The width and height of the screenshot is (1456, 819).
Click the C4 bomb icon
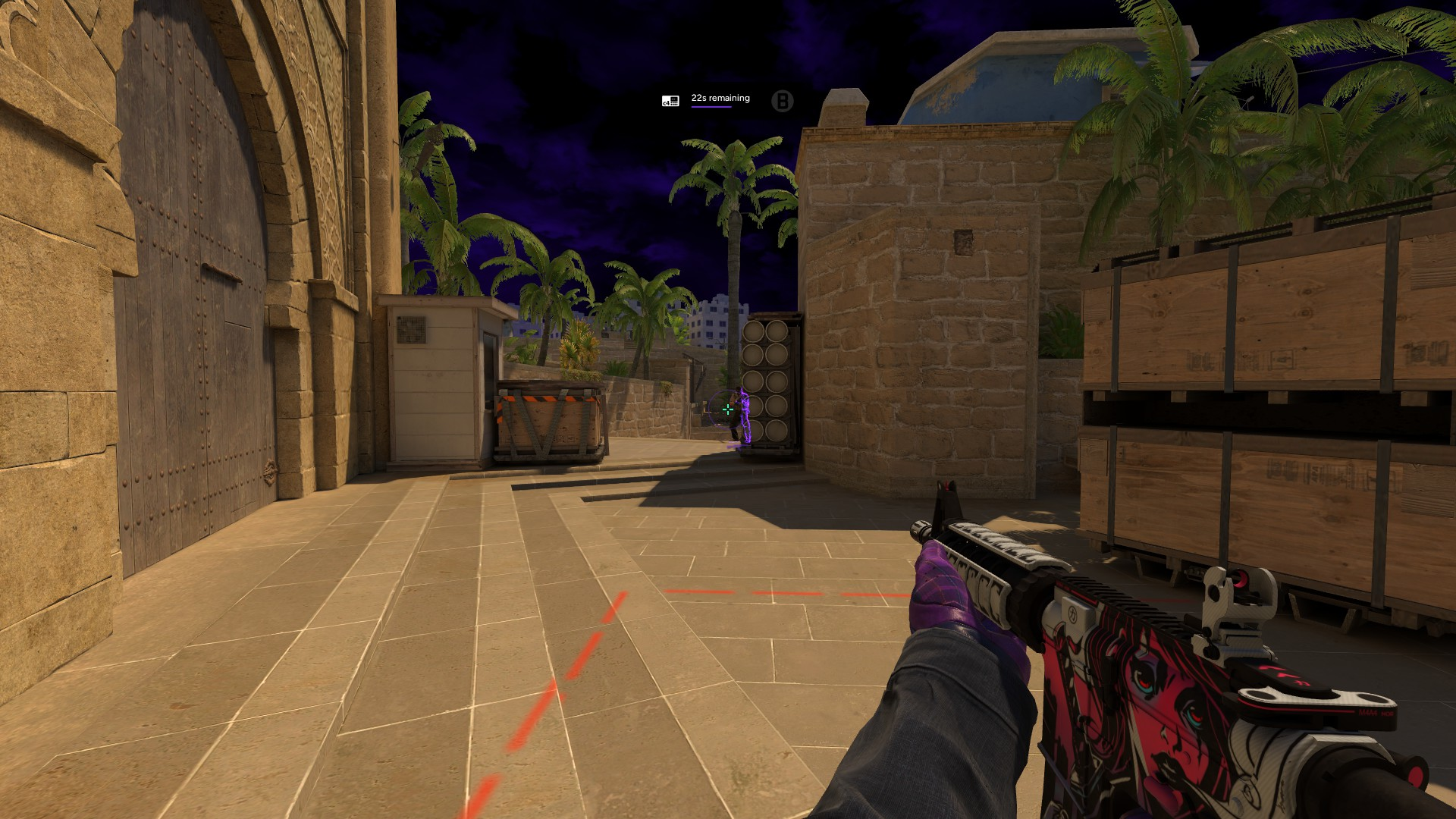click(x=670, y=101)
